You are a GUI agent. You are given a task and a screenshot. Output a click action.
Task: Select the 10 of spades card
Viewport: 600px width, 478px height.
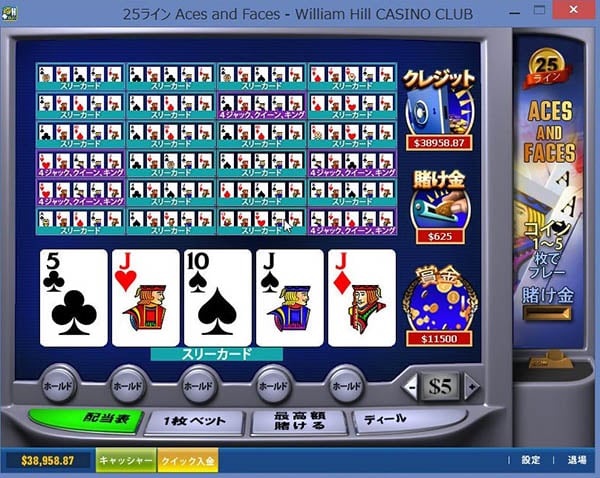(216, 298)
